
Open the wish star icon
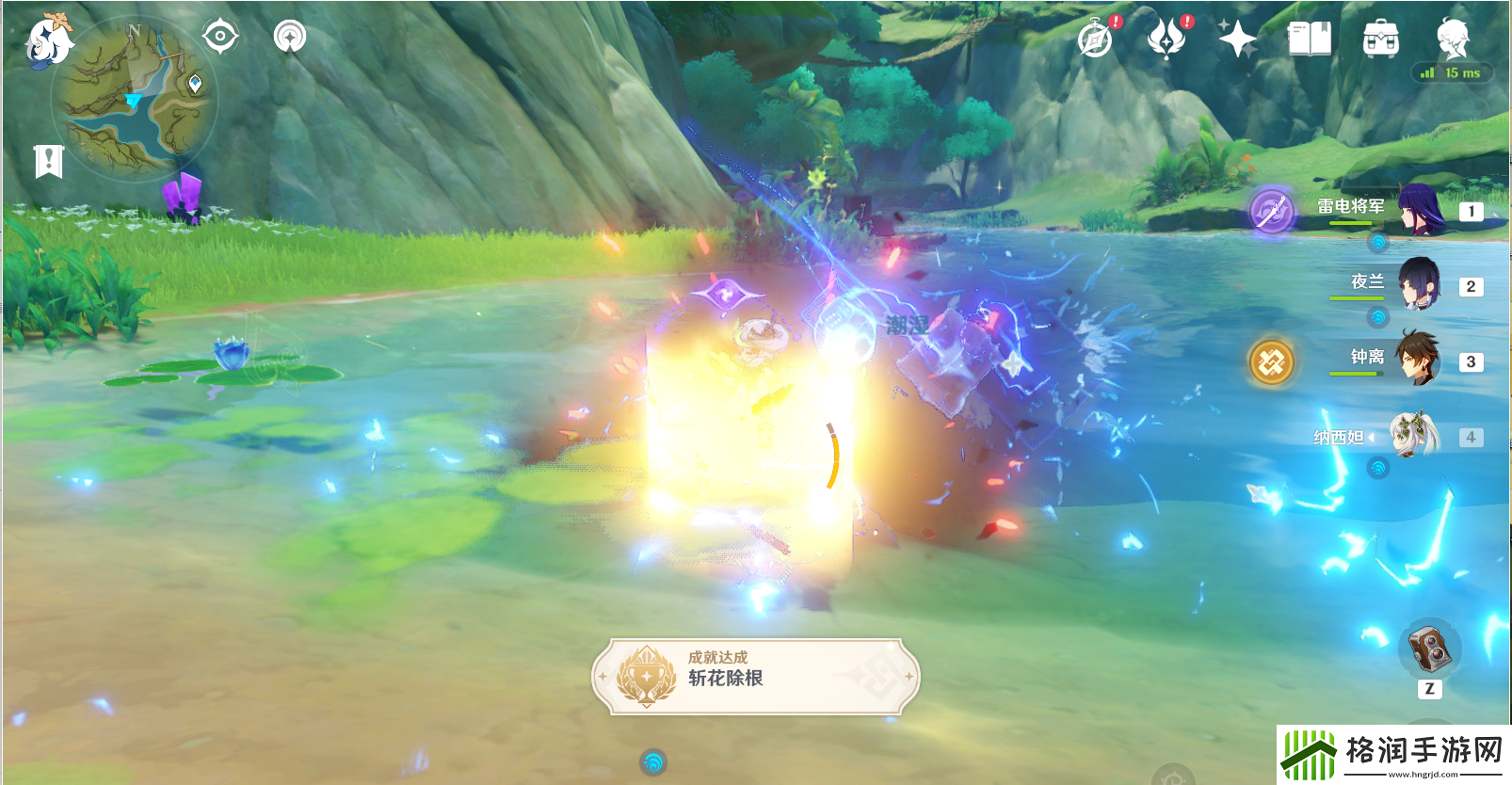[1237, 40]
